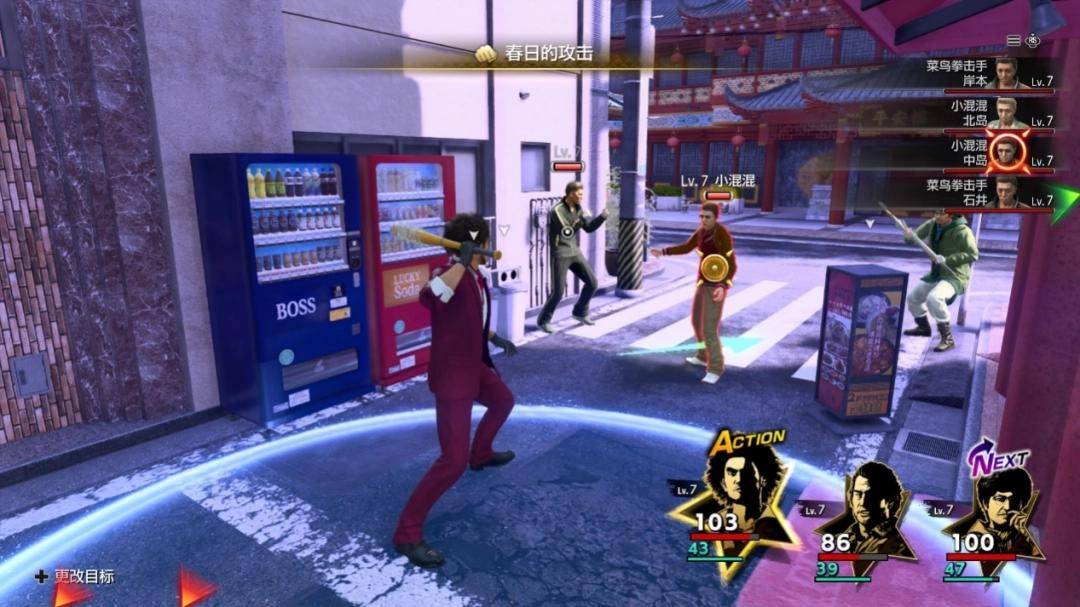The image size is (1080, 607).
Task: Pick 石井 in the enemy list
Action: pyautogui.click(x=990, y=192)
